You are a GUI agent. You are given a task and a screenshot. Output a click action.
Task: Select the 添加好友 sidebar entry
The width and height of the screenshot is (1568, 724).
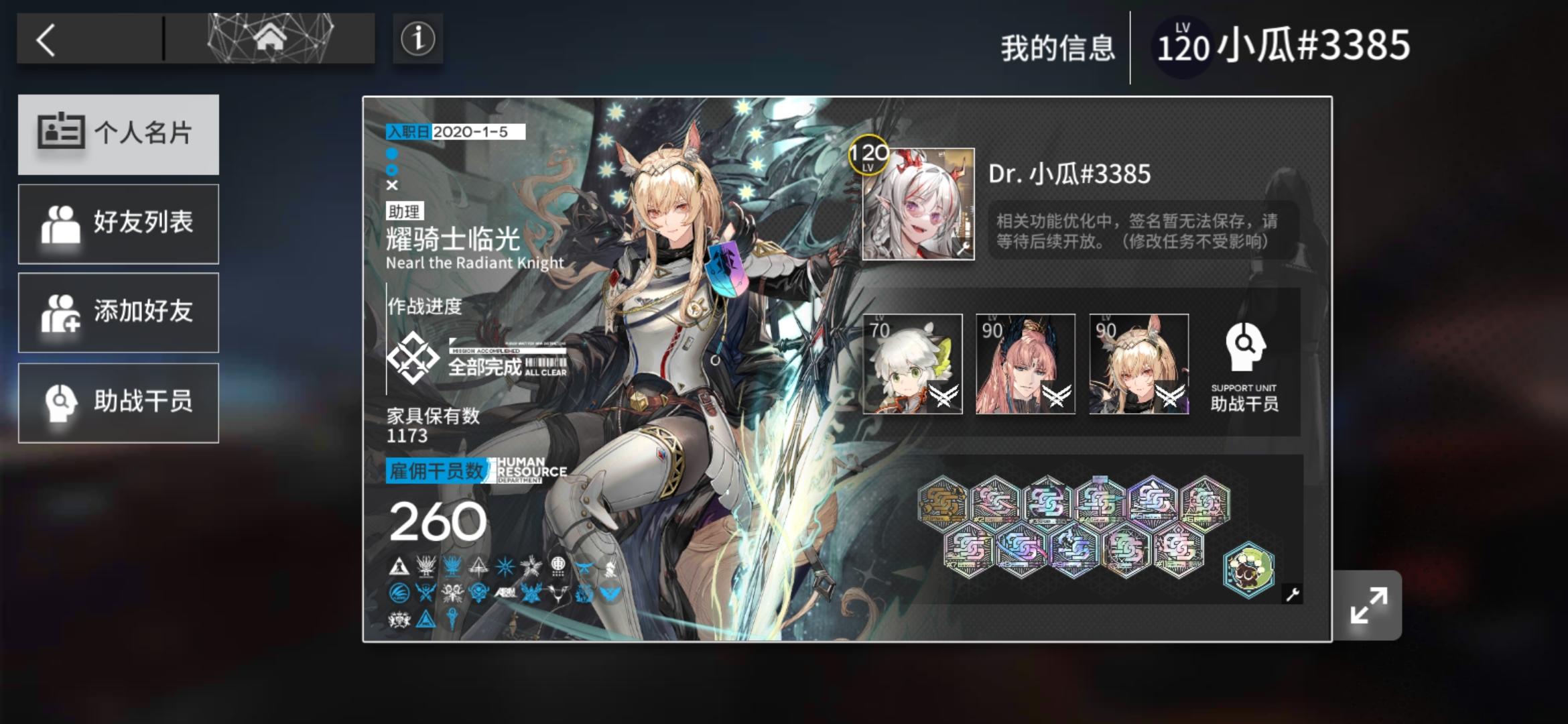(x=119, y=313)
